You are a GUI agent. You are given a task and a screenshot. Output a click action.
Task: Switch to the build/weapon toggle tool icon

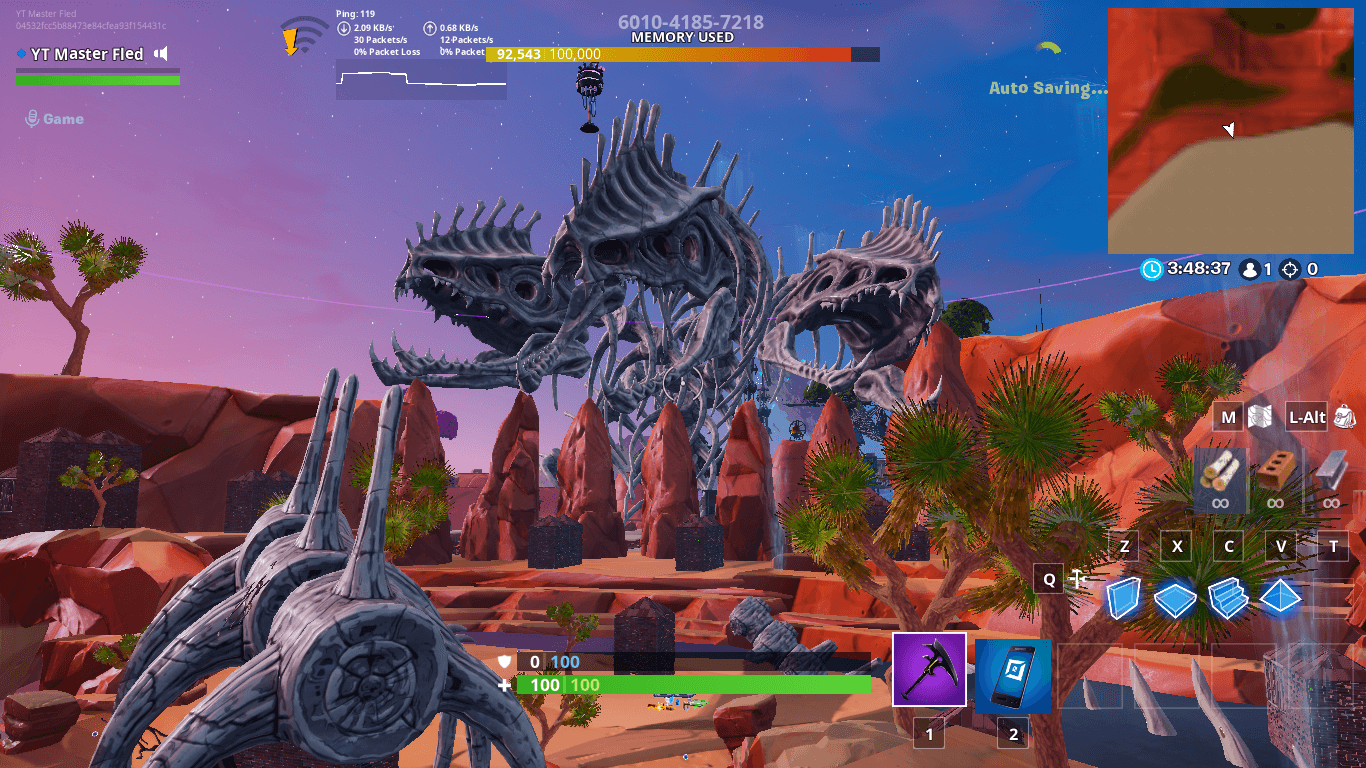point(1078,578)
